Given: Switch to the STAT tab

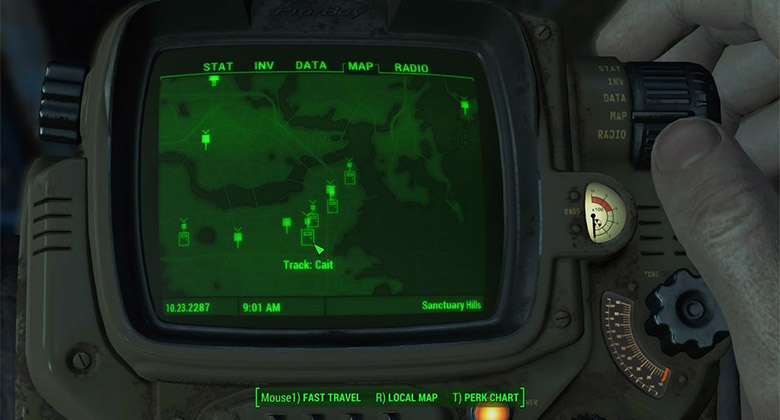Looking at the screenshot, I should [218, 67].
